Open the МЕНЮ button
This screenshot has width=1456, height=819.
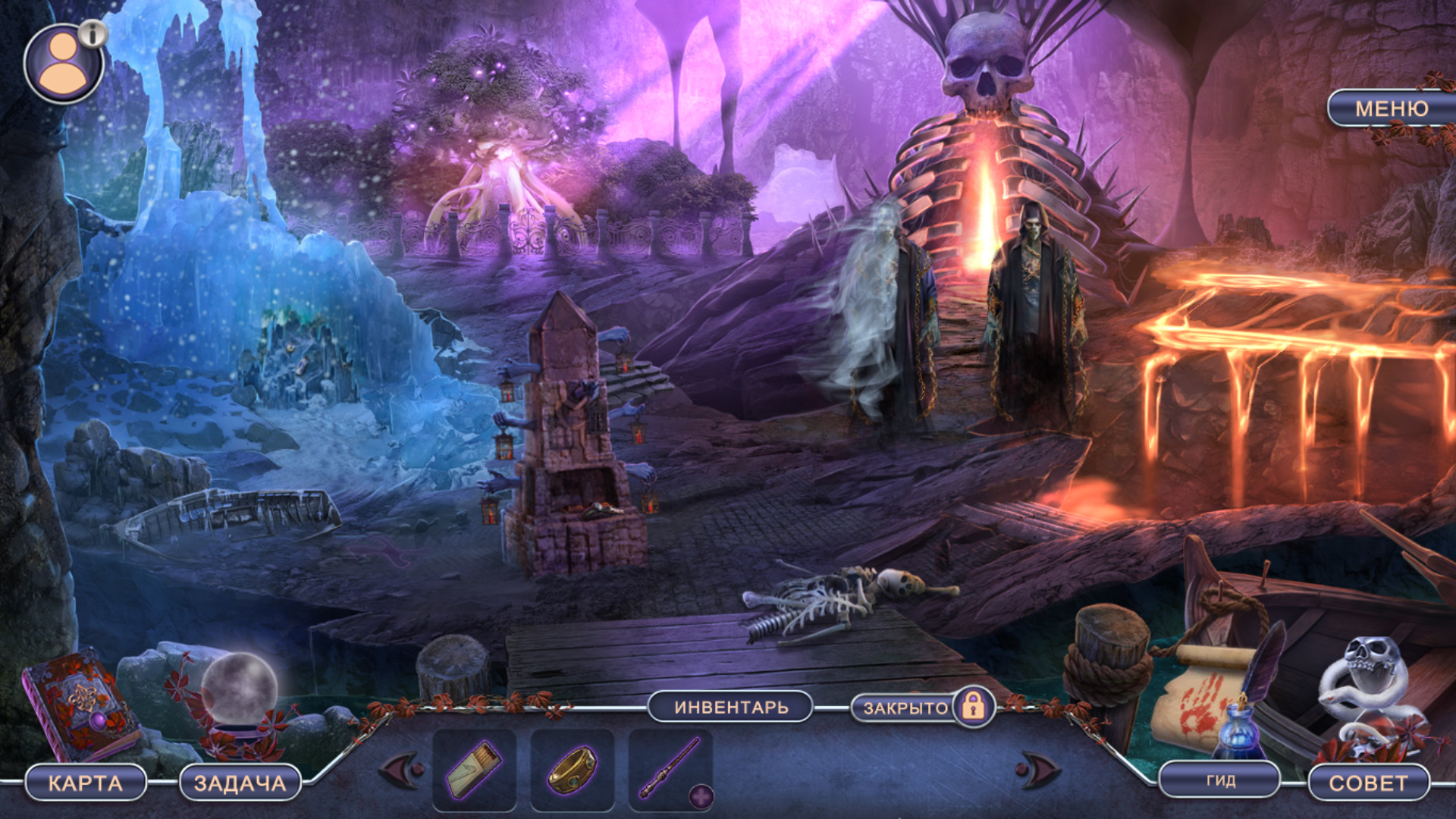click(1391, 108)
